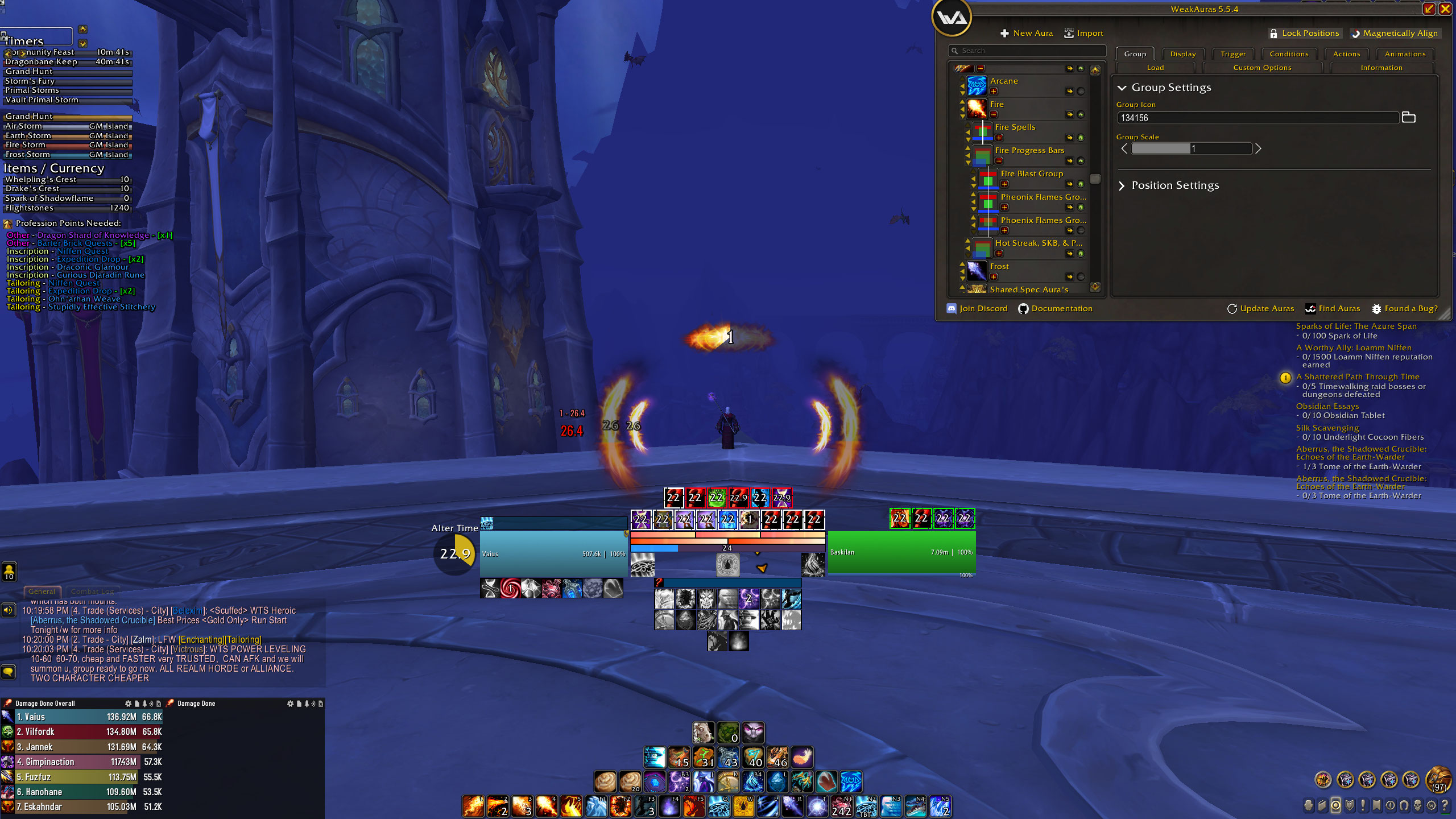Toggle Magnetically Align option
The width and height of the screenshot is (1456, 819).
(1395, 34)
